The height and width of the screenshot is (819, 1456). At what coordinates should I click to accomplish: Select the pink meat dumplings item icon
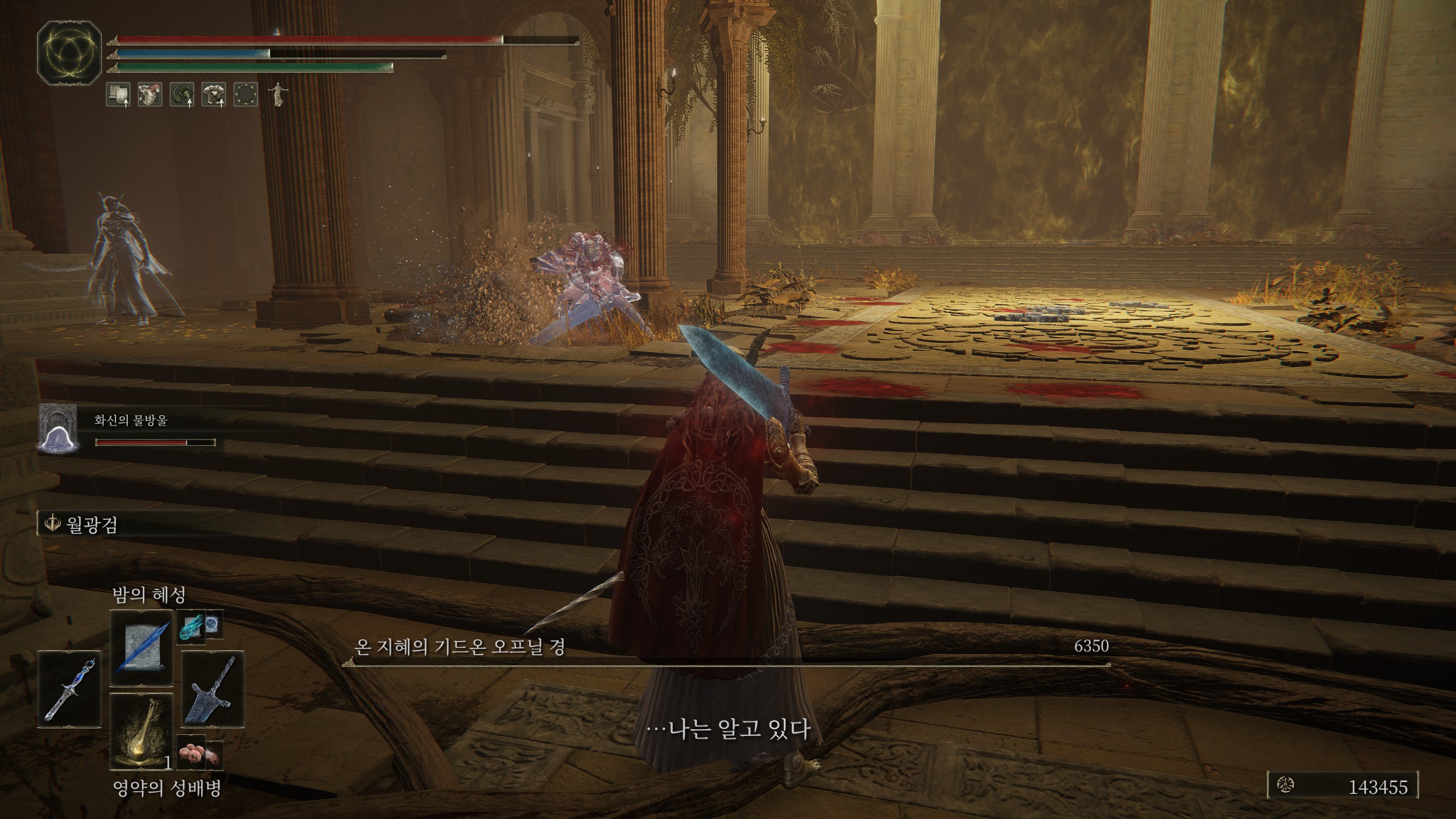[190, 756]
